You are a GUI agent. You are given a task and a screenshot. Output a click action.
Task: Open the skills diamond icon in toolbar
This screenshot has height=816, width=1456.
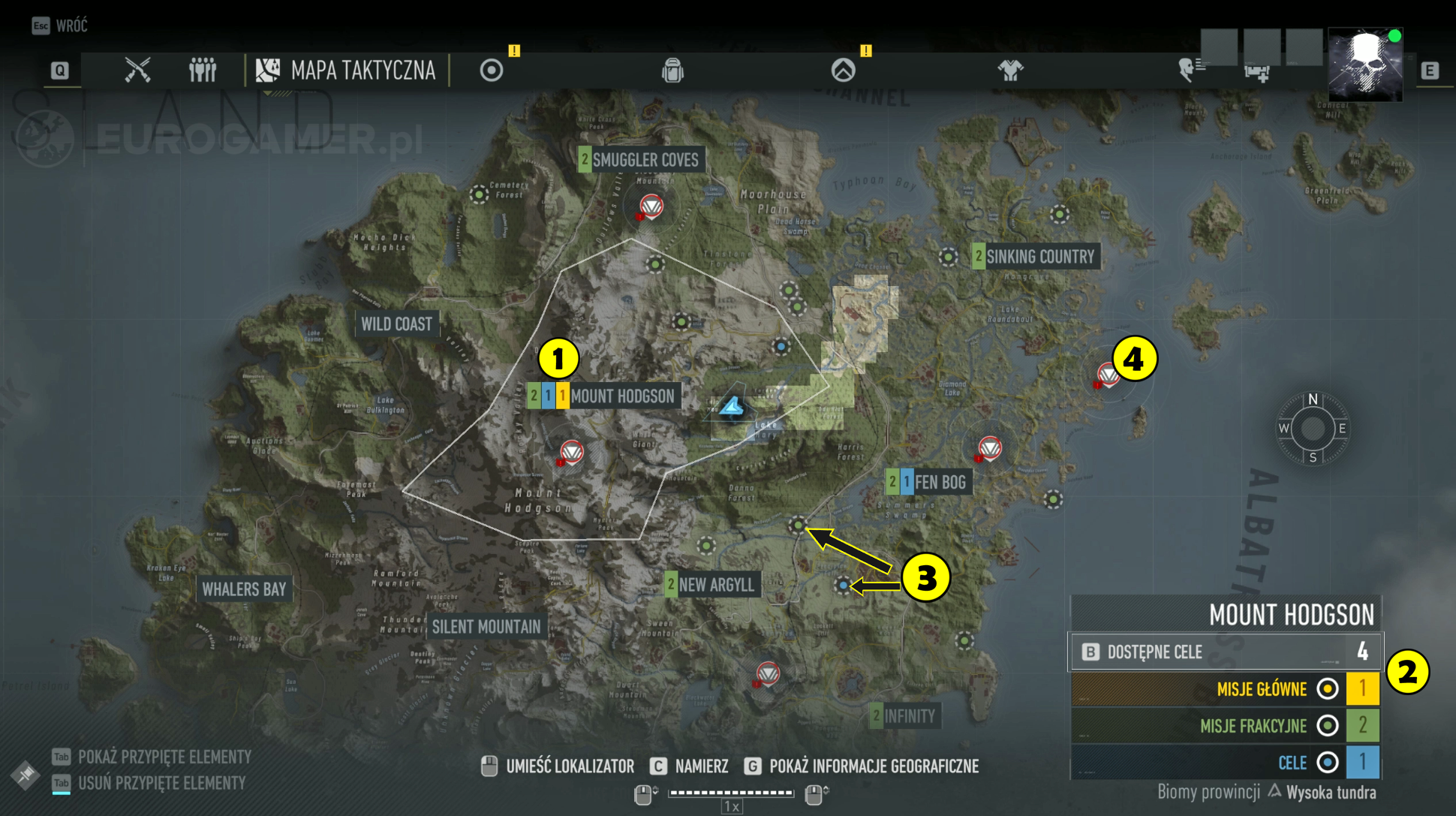point(845,70)
